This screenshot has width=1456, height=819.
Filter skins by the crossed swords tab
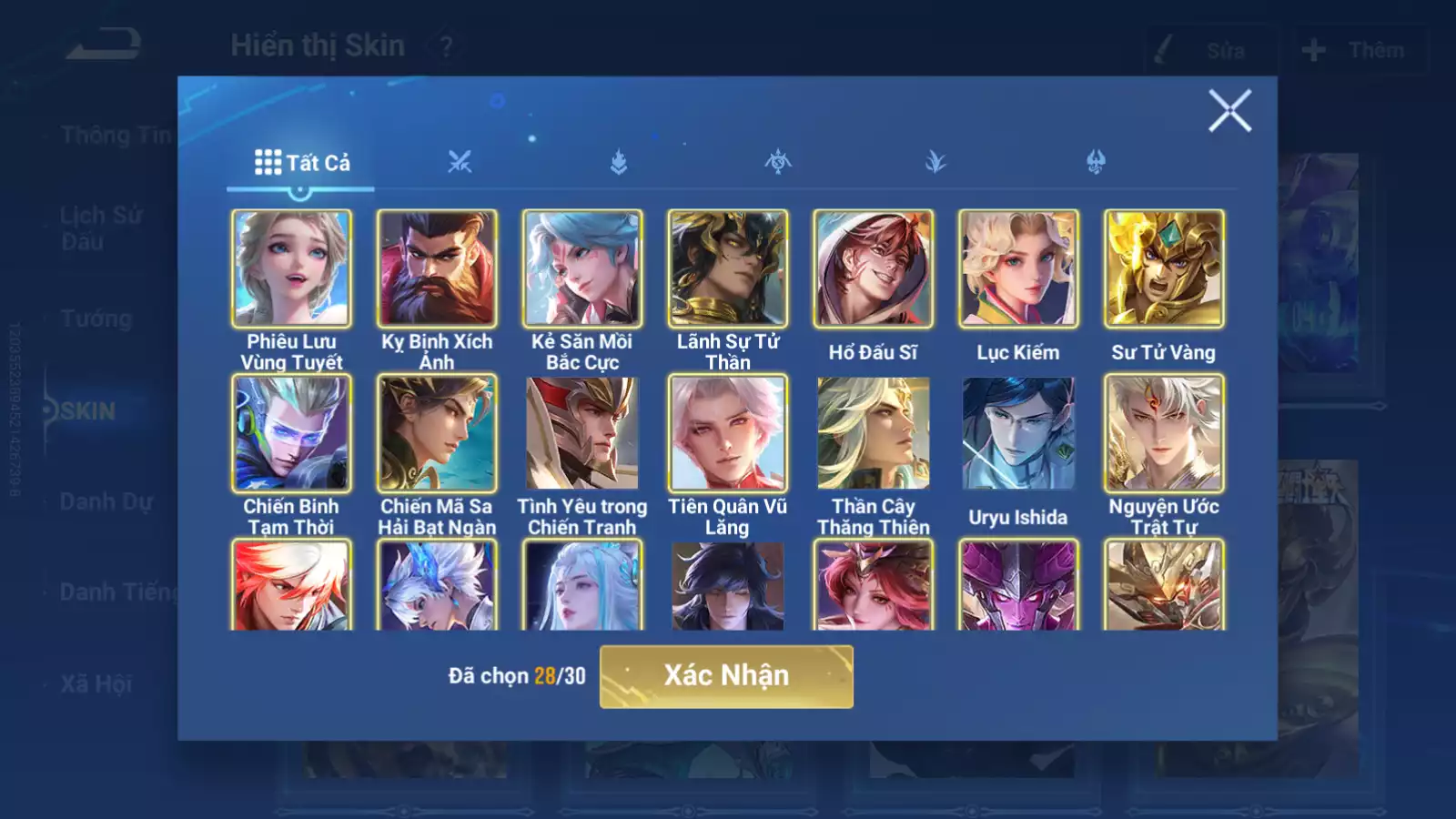(x=460, y=163)
